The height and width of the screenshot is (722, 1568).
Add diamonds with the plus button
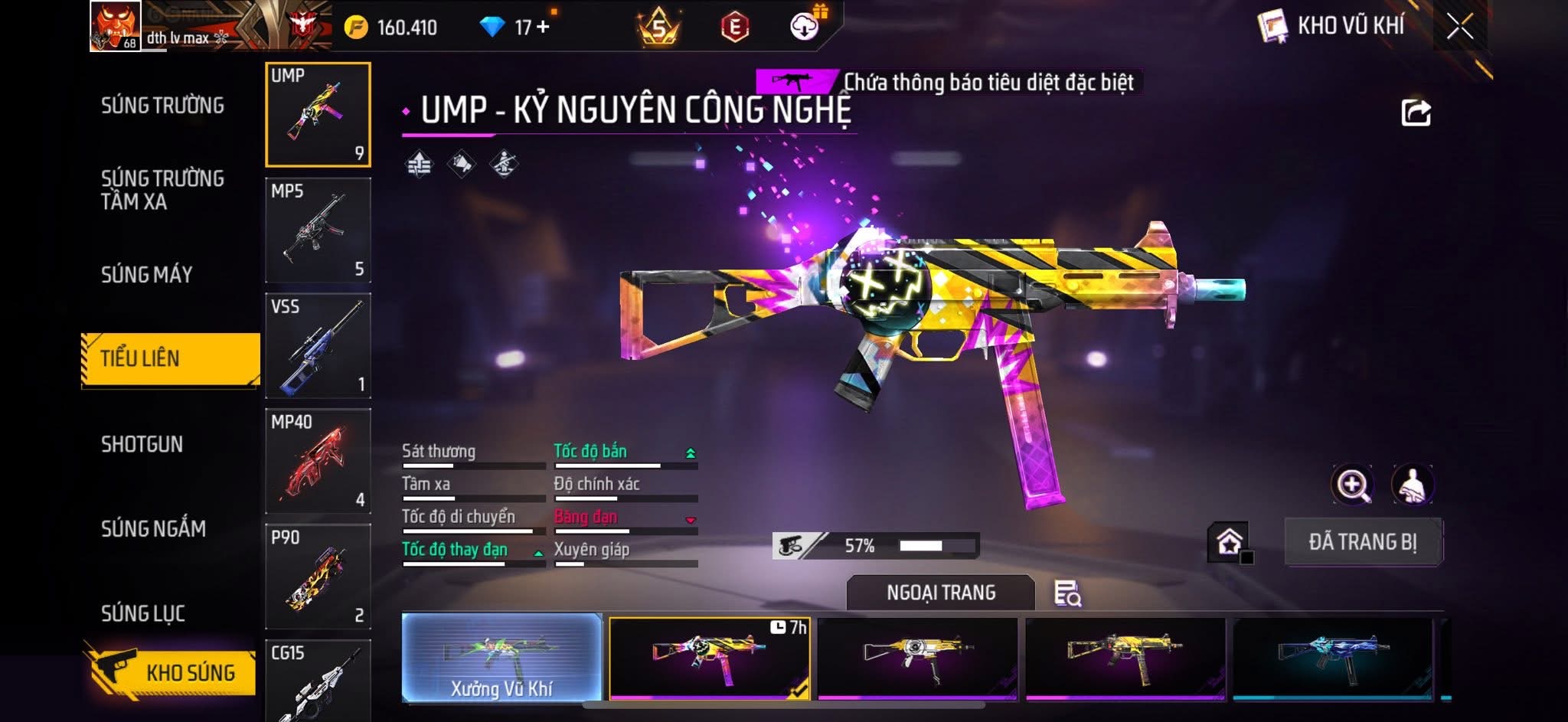tap(544, 27)
